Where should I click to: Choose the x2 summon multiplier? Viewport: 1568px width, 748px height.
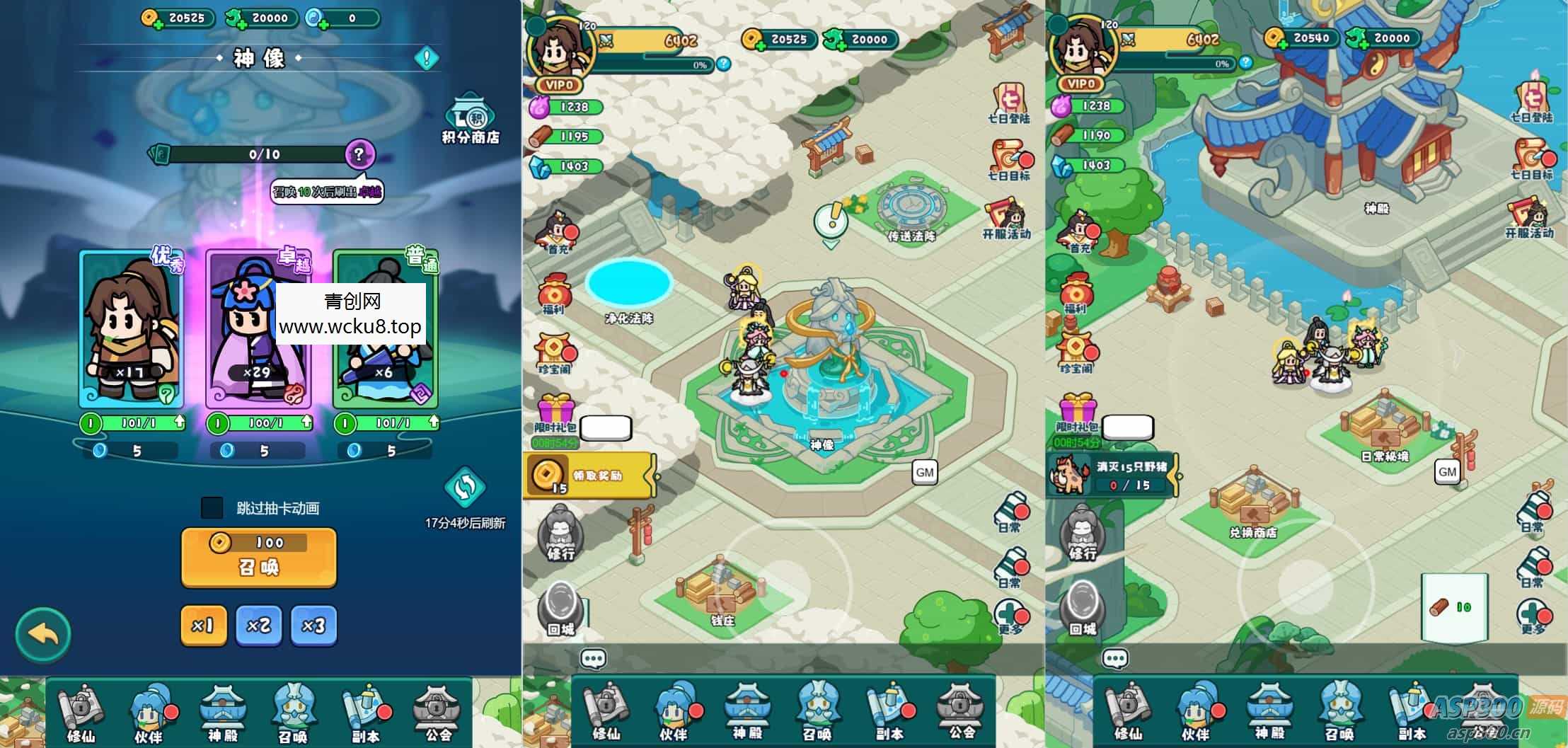pos(258,626)
